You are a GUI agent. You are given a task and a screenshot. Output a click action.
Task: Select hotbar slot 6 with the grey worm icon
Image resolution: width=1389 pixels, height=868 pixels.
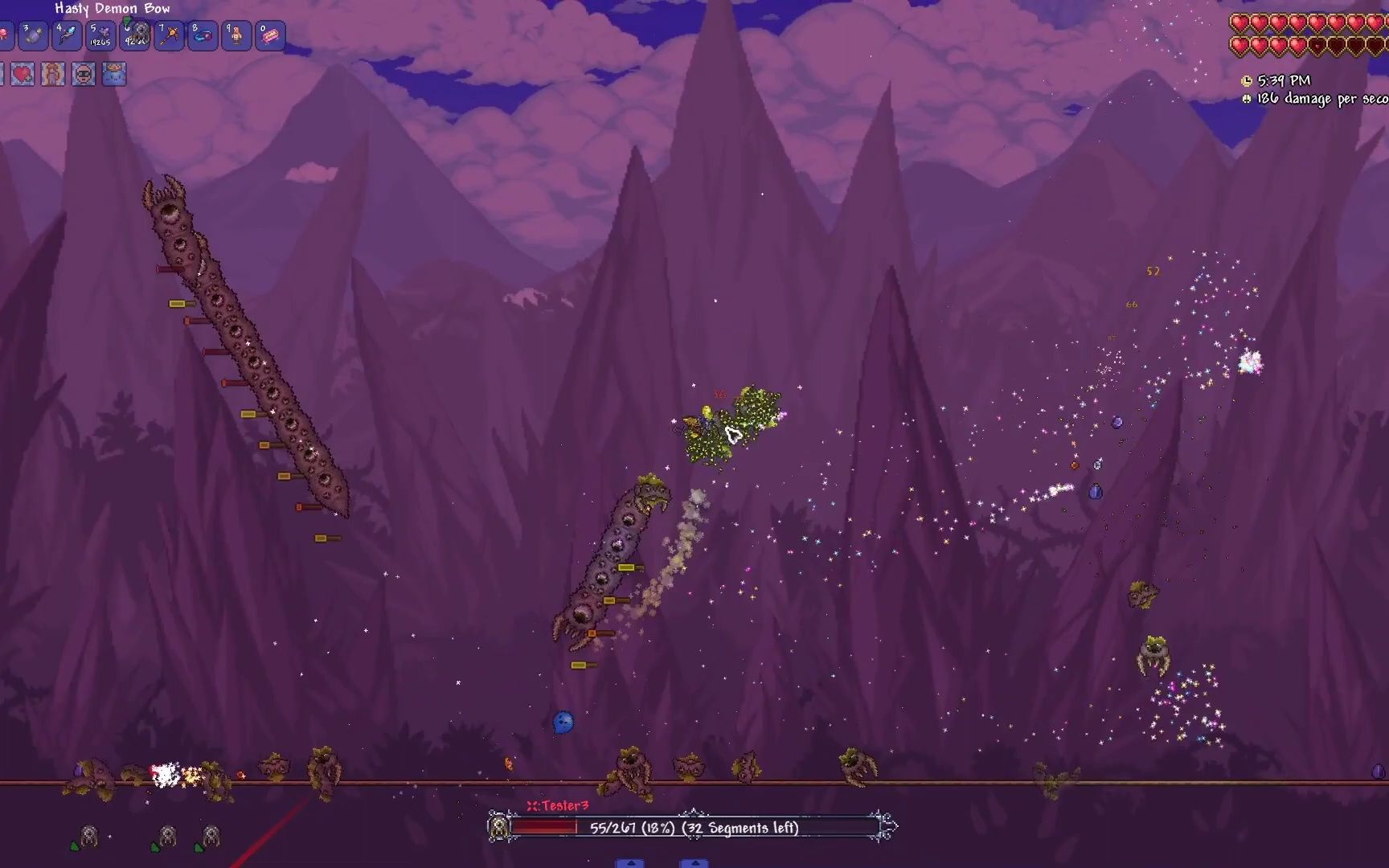coord(135,36)
